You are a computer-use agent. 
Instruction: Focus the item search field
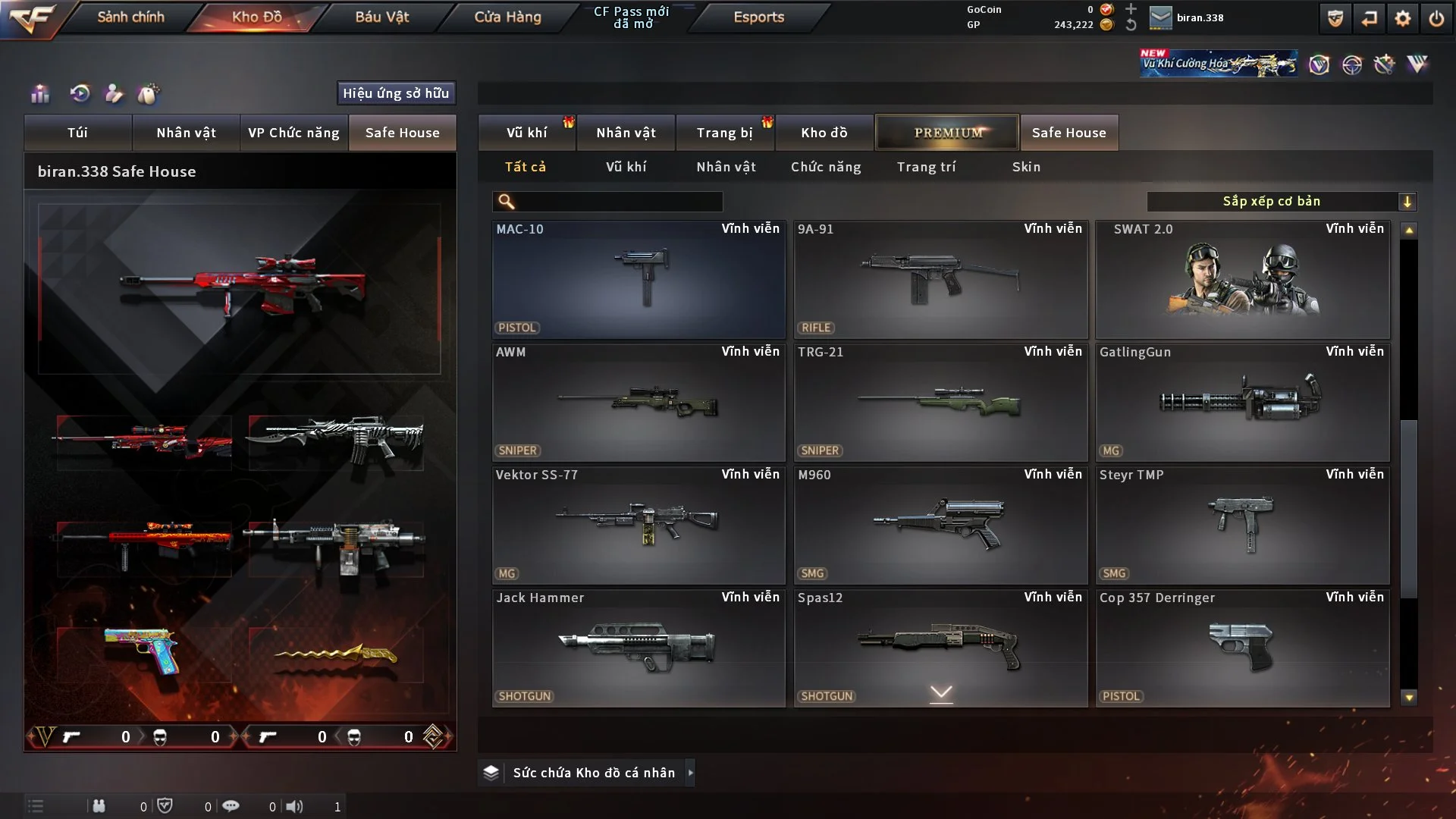click(618, 201)
